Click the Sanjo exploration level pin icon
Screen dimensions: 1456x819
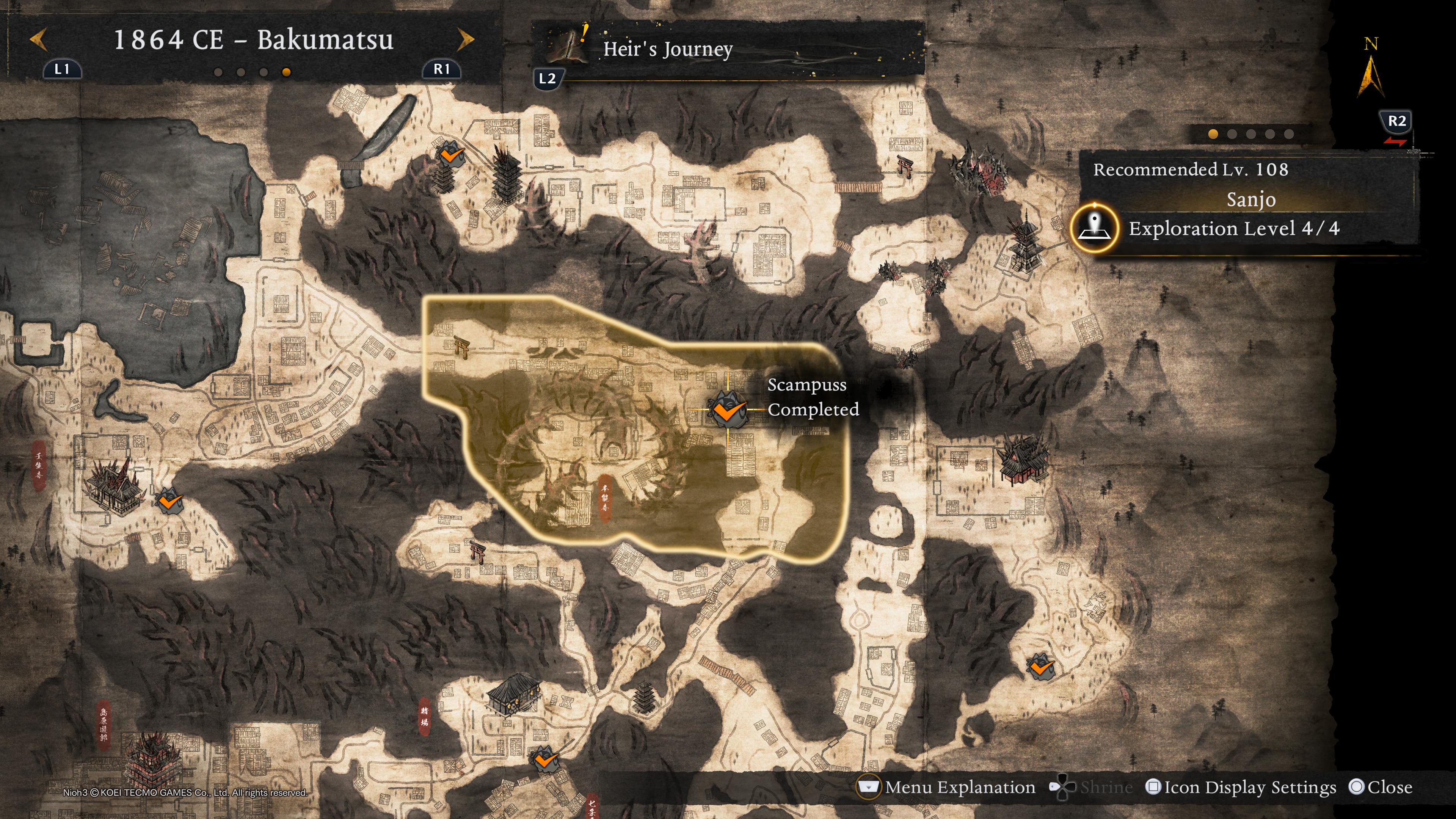click(1094, 228)
